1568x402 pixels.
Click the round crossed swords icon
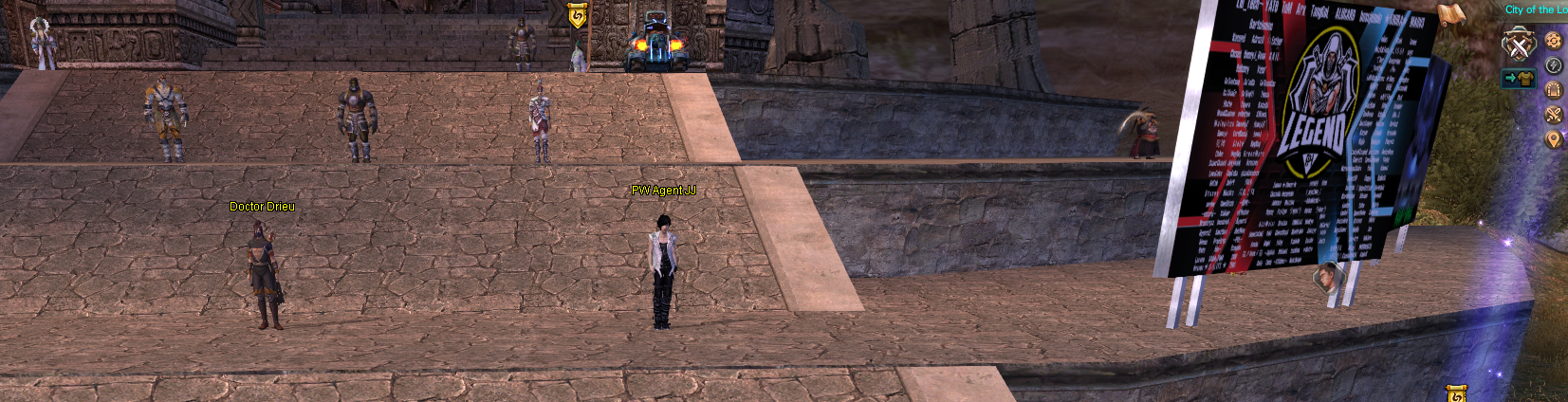1553,115
